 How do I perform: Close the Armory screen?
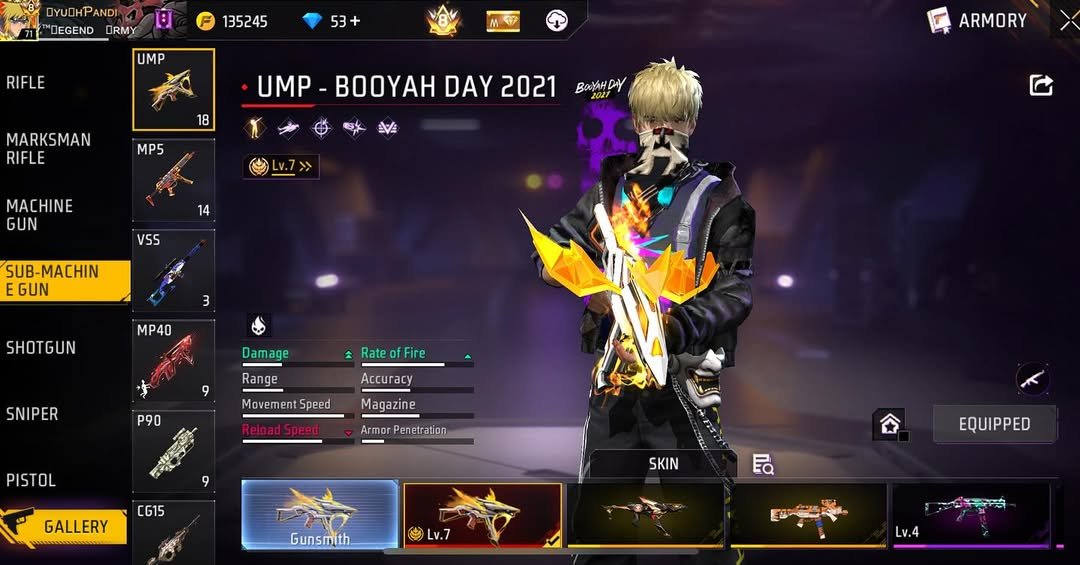[x=1068, y=20]
